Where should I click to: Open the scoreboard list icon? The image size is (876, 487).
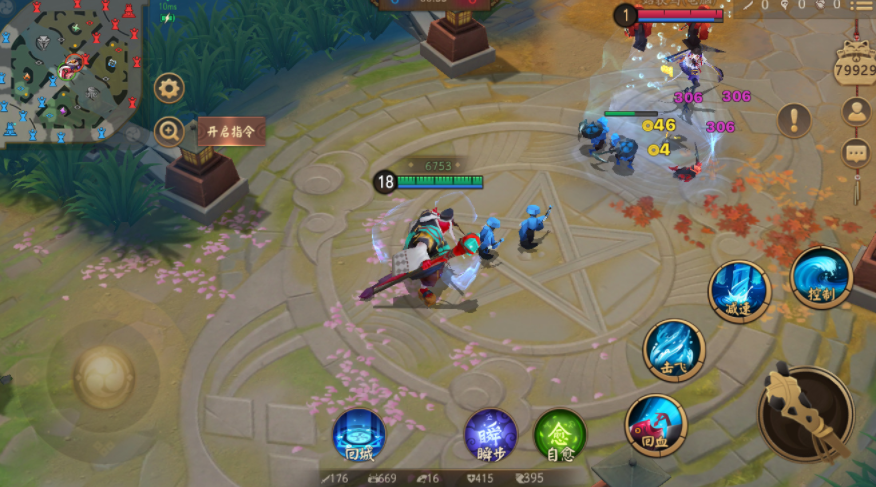pyautogui.click(x=862, y=6)
